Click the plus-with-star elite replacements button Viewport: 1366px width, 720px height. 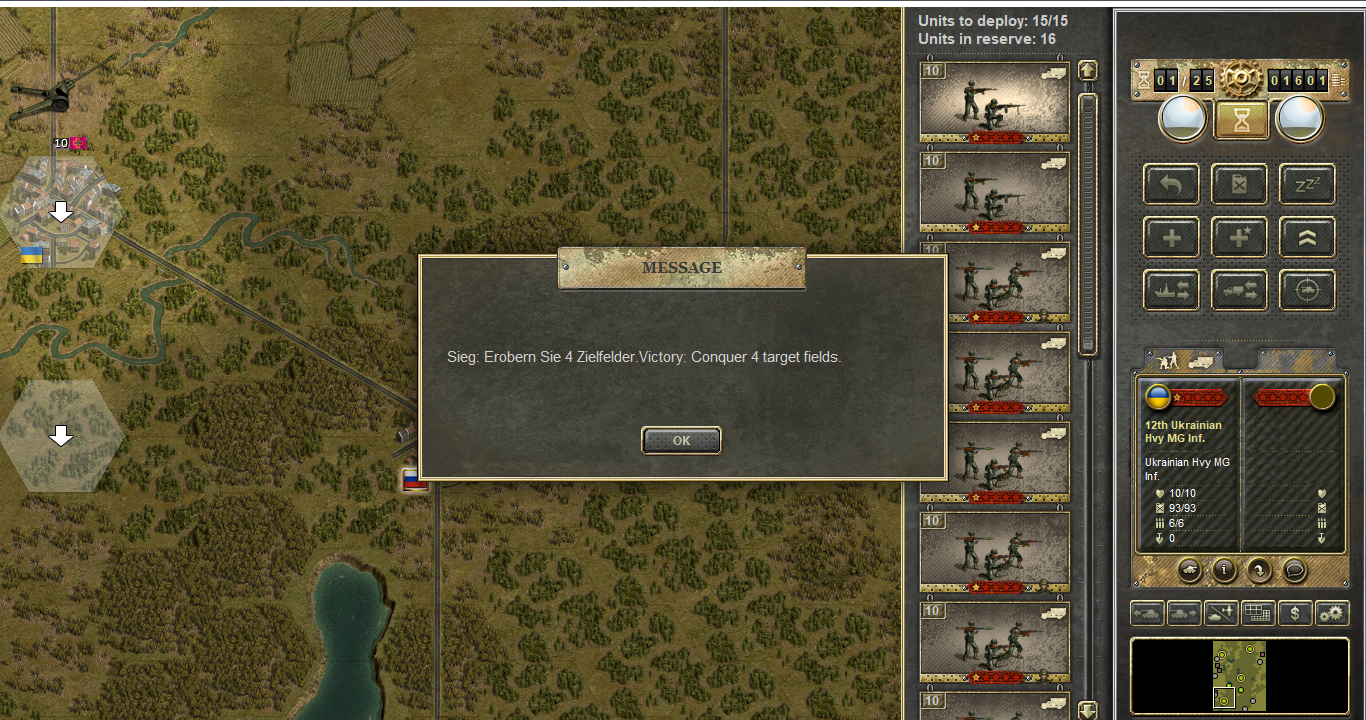(1240, 238)
